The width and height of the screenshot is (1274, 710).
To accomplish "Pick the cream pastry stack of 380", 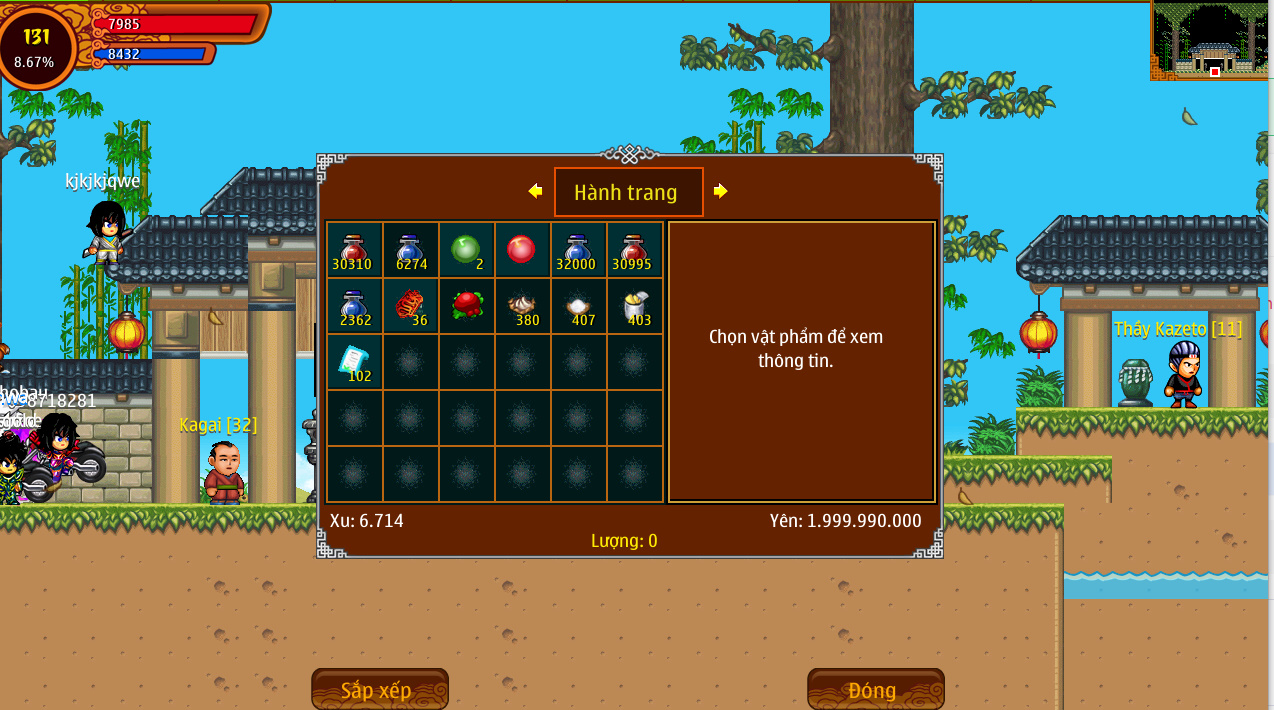I will [522, 306].
